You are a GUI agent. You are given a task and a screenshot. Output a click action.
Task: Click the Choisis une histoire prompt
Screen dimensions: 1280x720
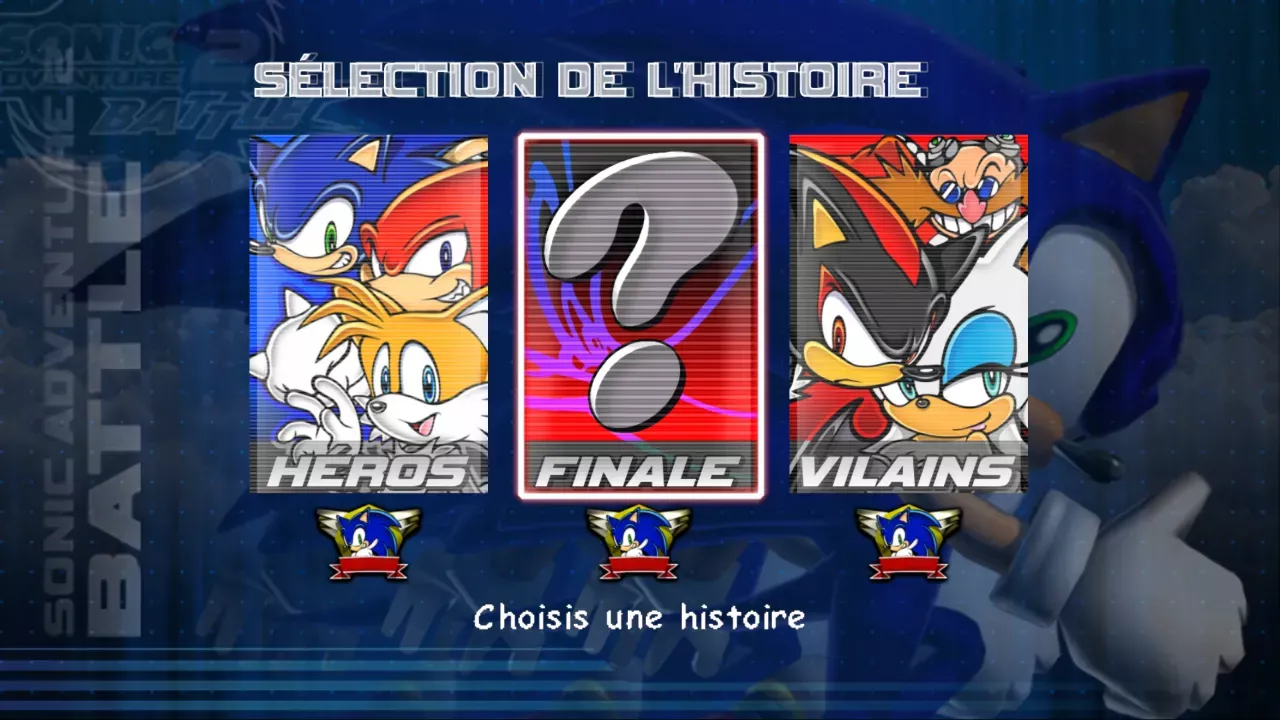pos(640,616)
